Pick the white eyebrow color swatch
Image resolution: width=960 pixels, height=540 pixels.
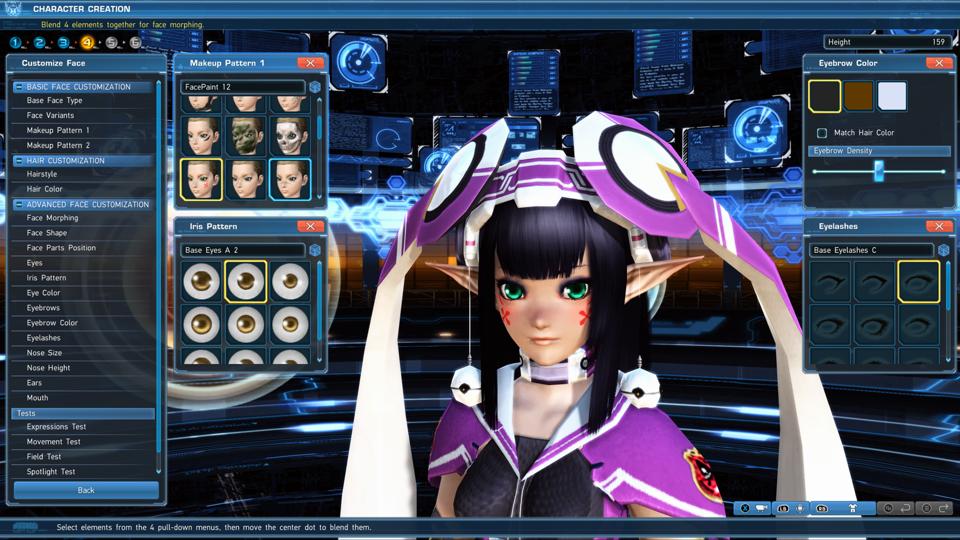[892, 96]
